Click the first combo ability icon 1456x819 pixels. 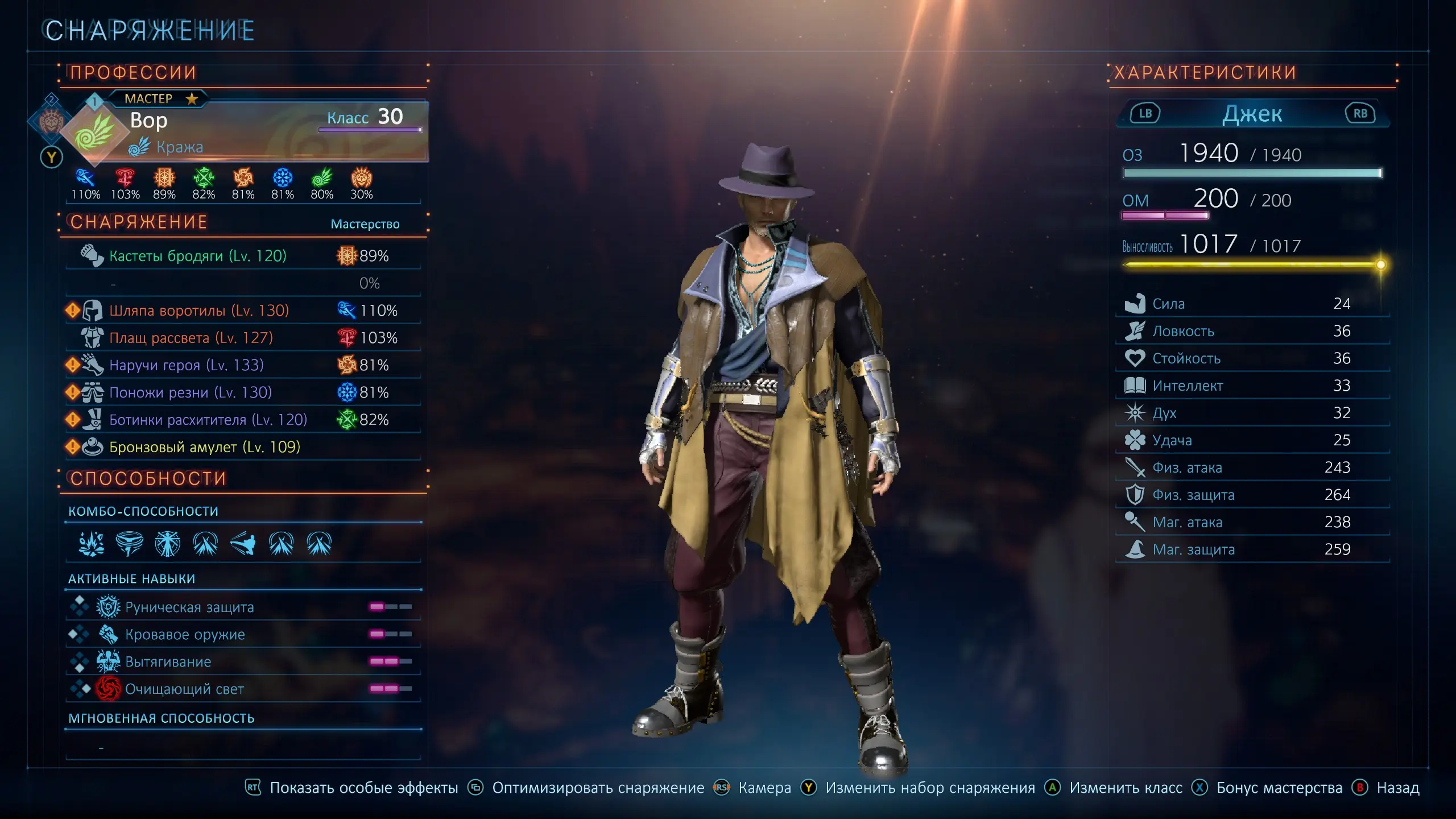91,544
